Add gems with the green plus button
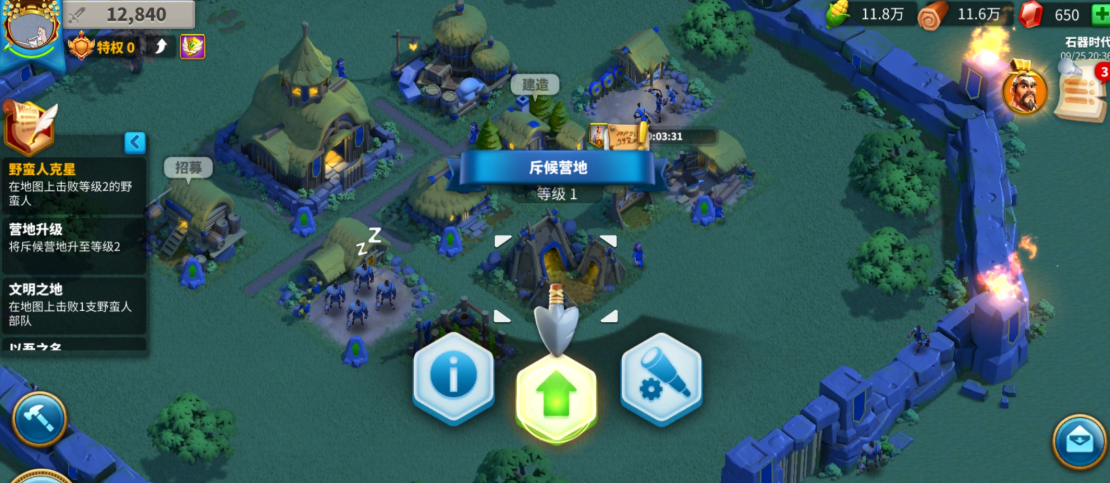This screenshot has height=483, width=1110. 1100,14
